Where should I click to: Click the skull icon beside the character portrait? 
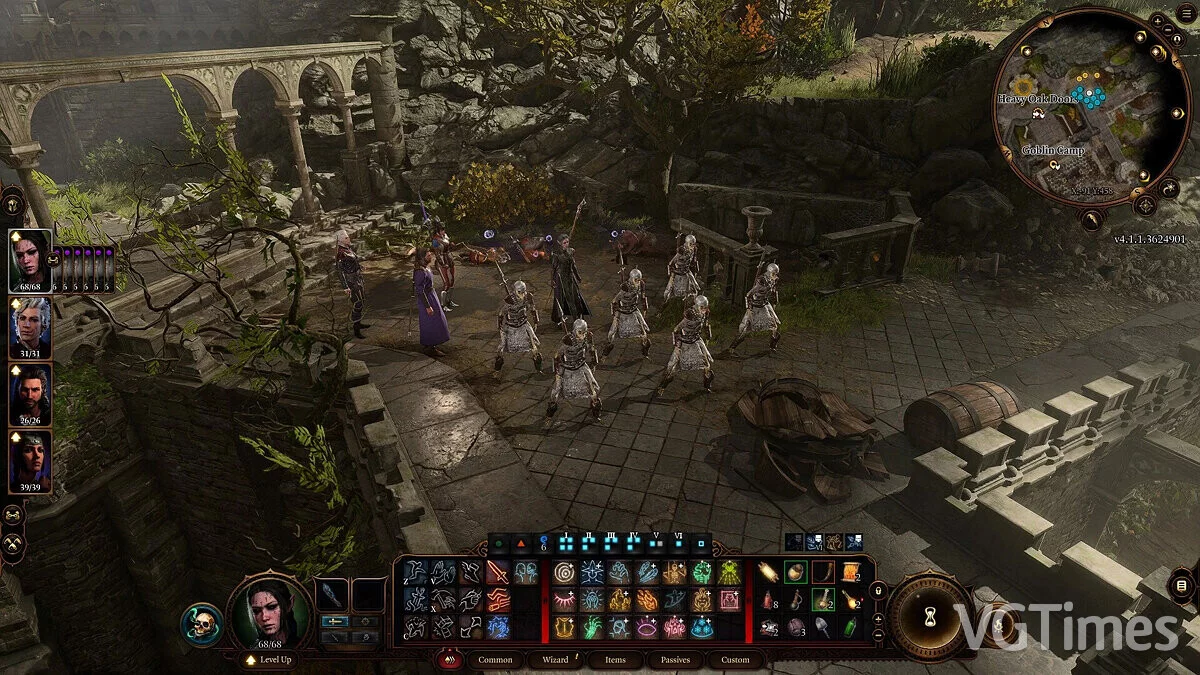(201, 624)
